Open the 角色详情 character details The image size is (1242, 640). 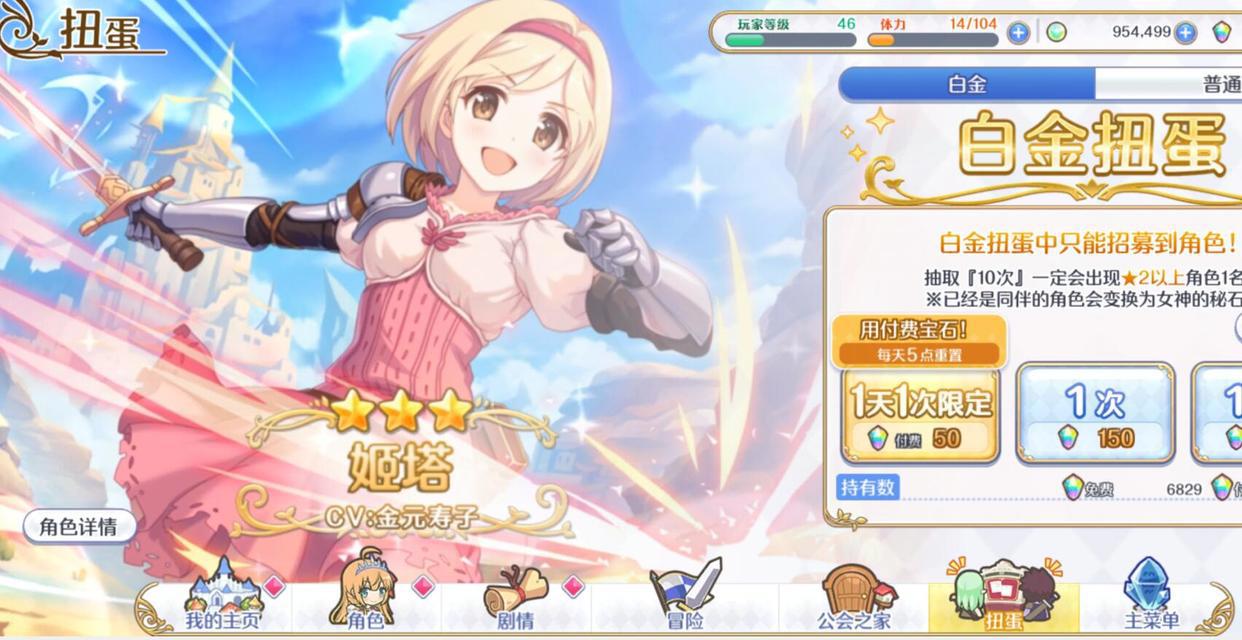(x=79, y=527)
